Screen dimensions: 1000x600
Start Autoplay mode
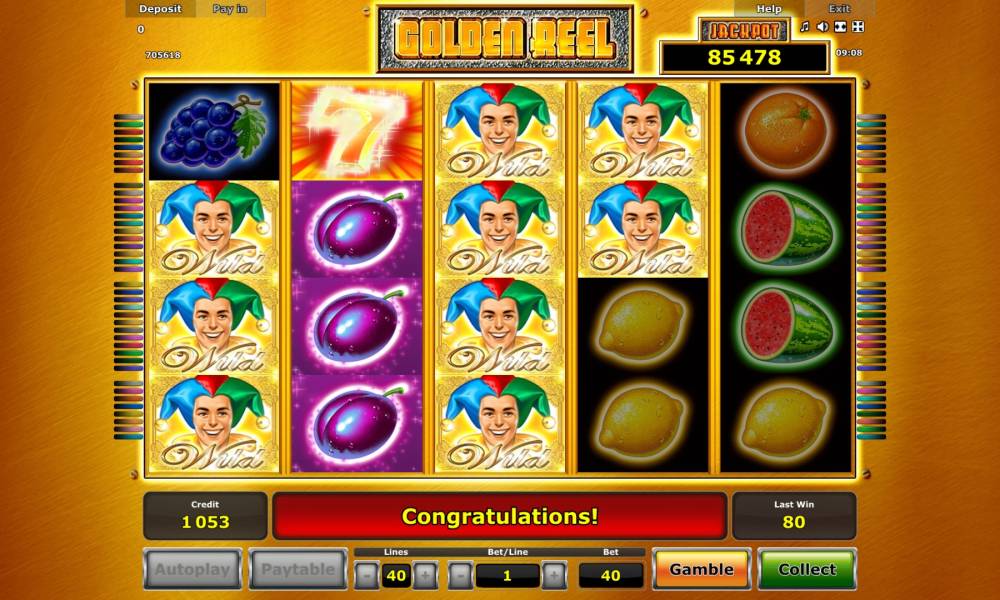(192, 569)
